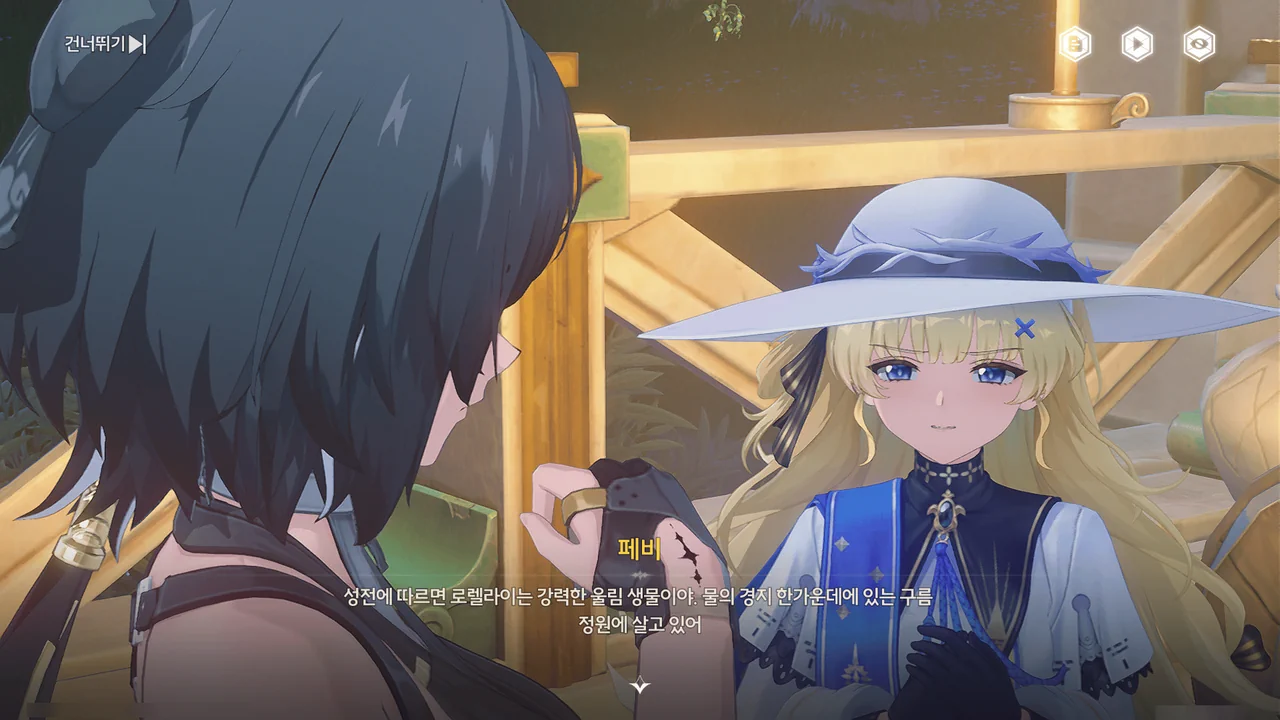Toggle auto-play dialogue hexagon button
Screen dimensions: 1280x720
(1137, 44)
